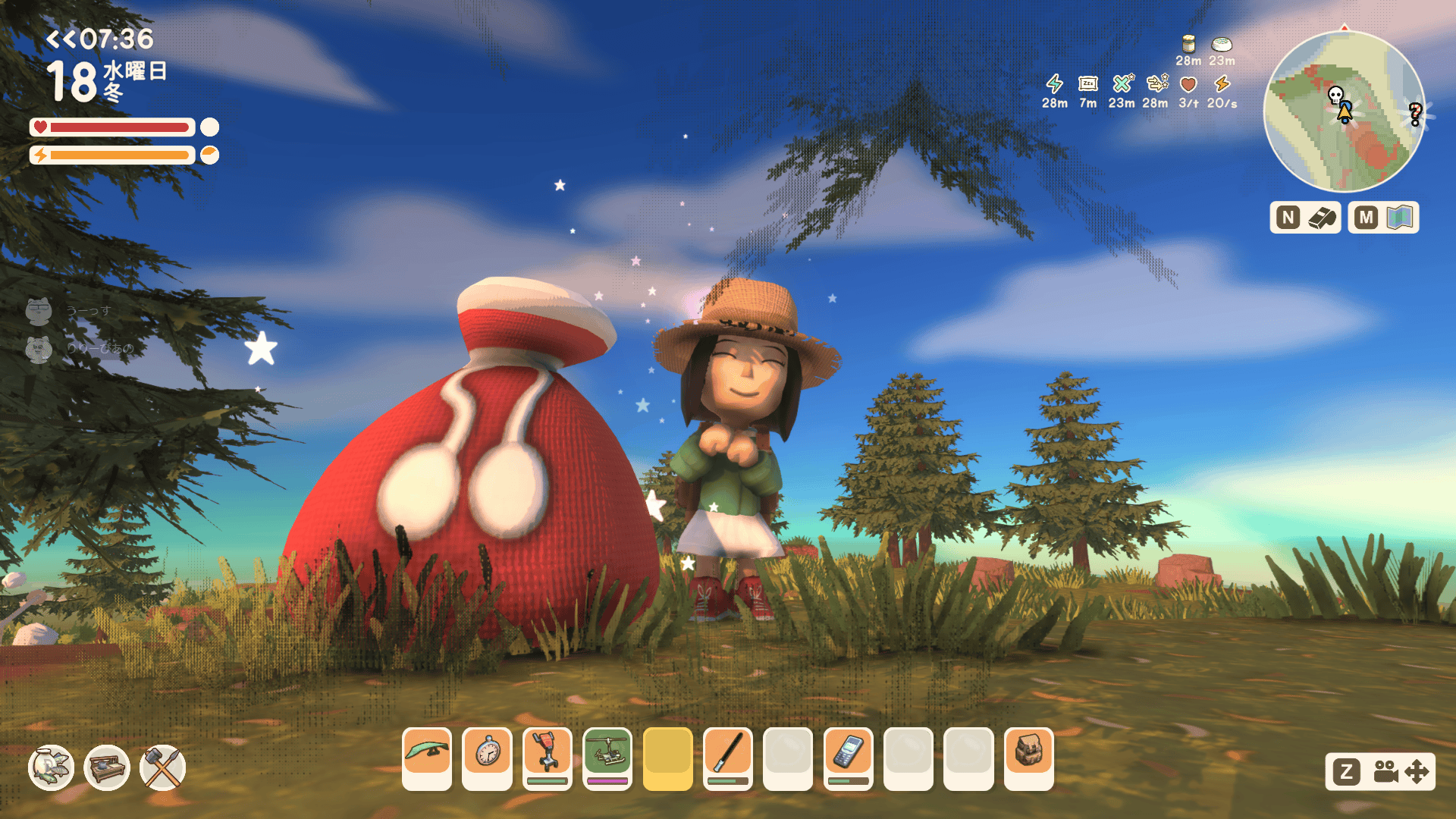1456x819 pixels.
Task: Click the question mark marker on minimap
Action: coord(1415,114)
